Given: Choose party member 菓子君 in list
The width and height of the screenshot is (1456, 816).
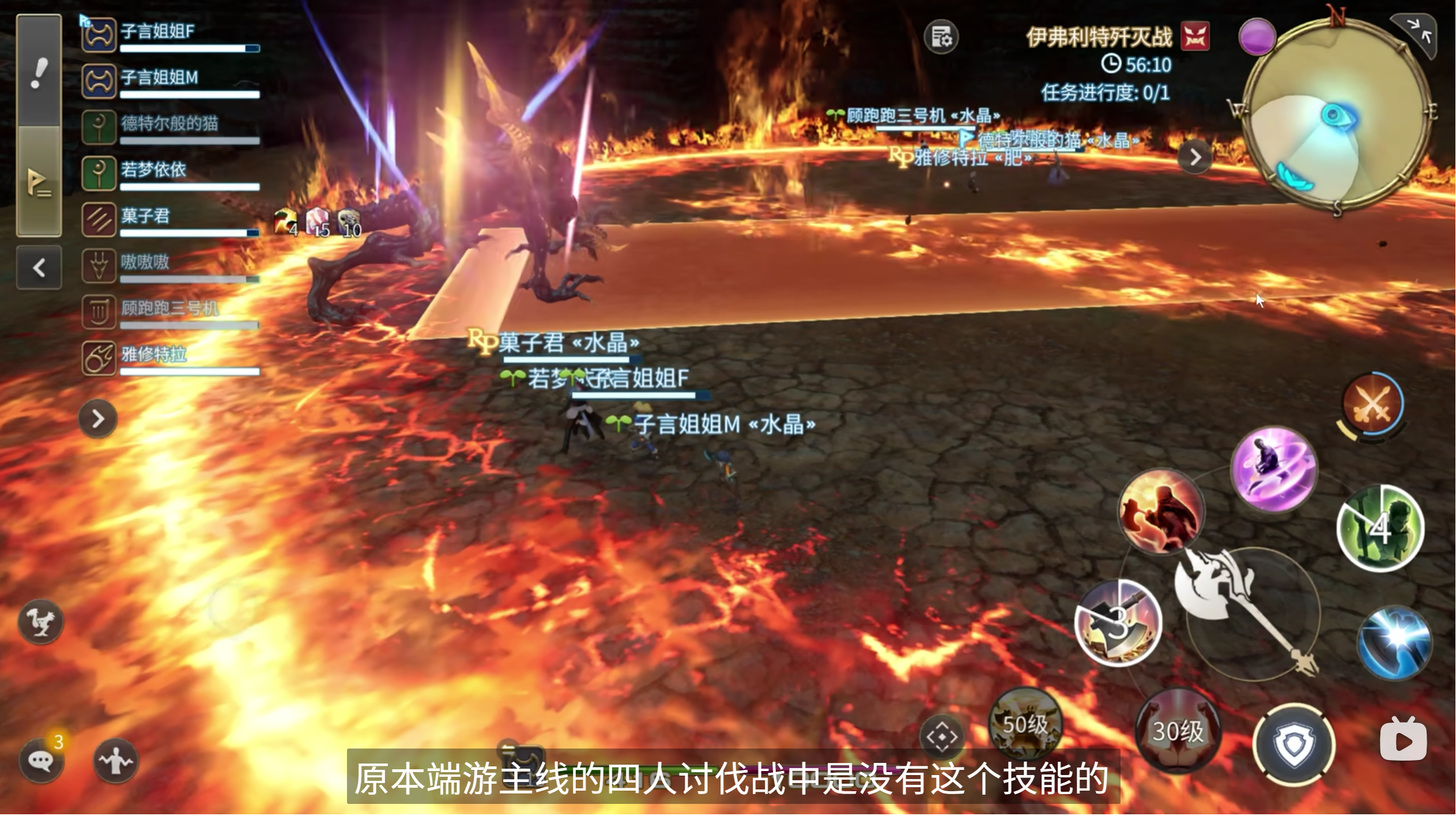Looking at the screenshot, I should [171, 220].
